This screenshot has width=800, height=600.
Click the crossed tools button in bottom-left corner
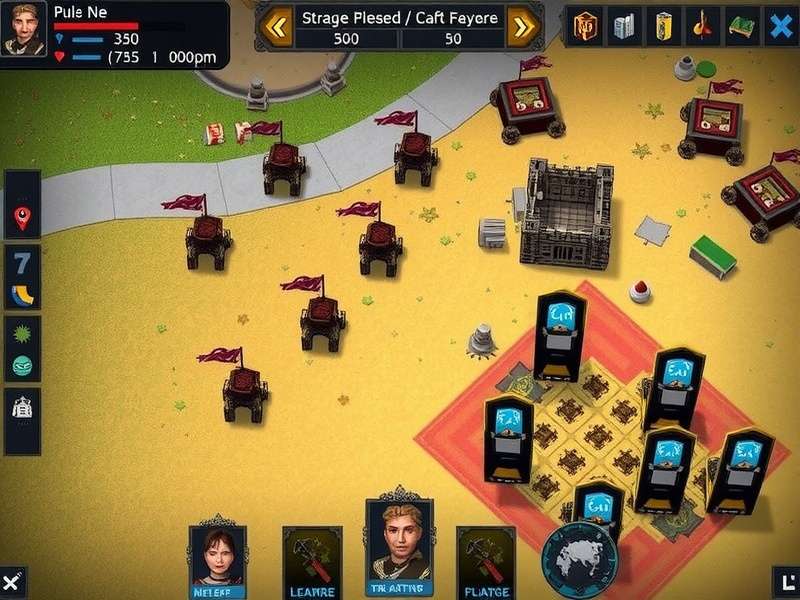pos(11,582)
